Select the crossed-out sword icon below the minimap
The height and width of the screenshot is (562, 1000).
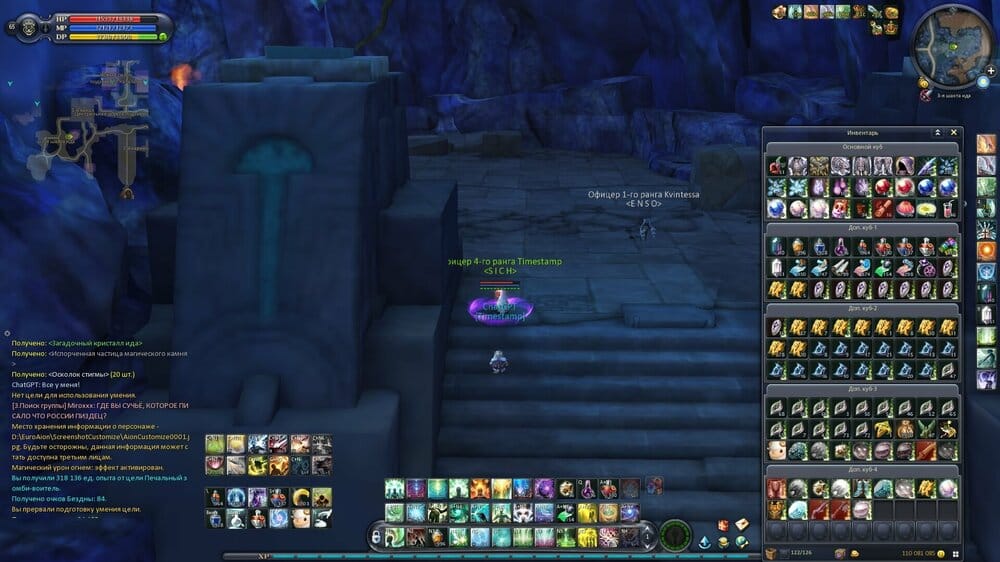point(927,96)
